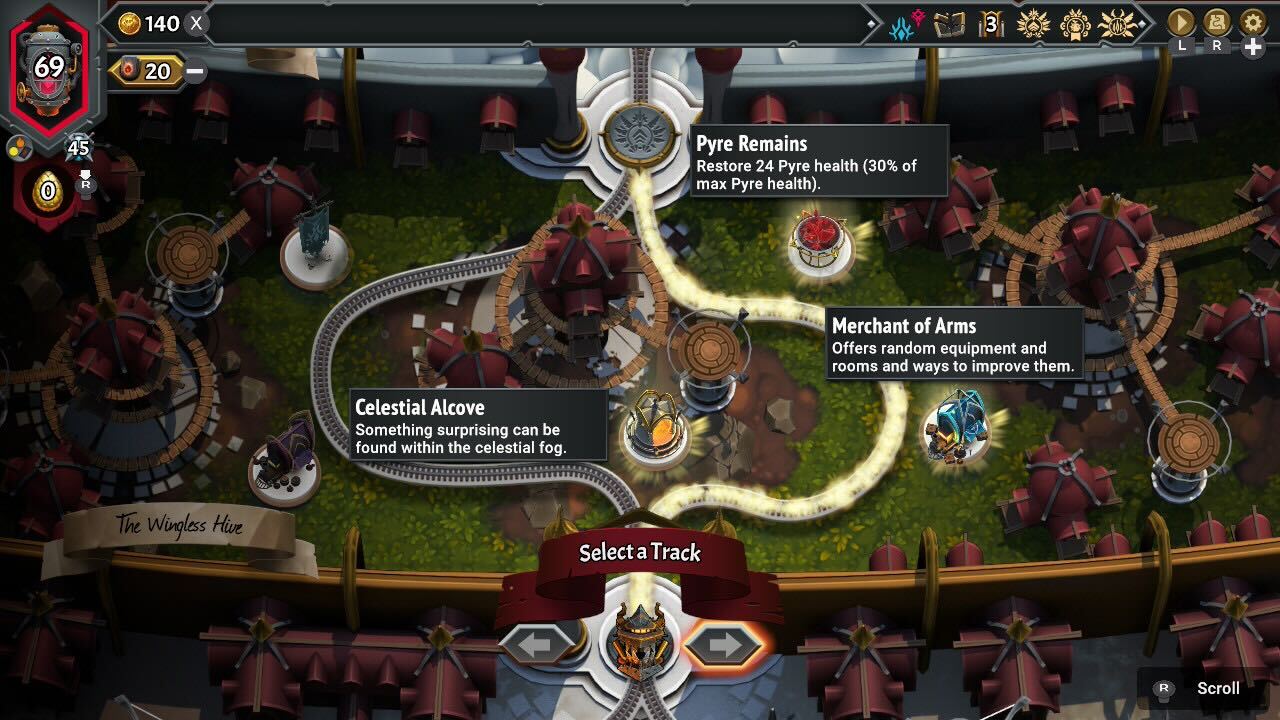Click the X toggle next to gold amount
Screen dimensions: 1280x720
[196, 22]
